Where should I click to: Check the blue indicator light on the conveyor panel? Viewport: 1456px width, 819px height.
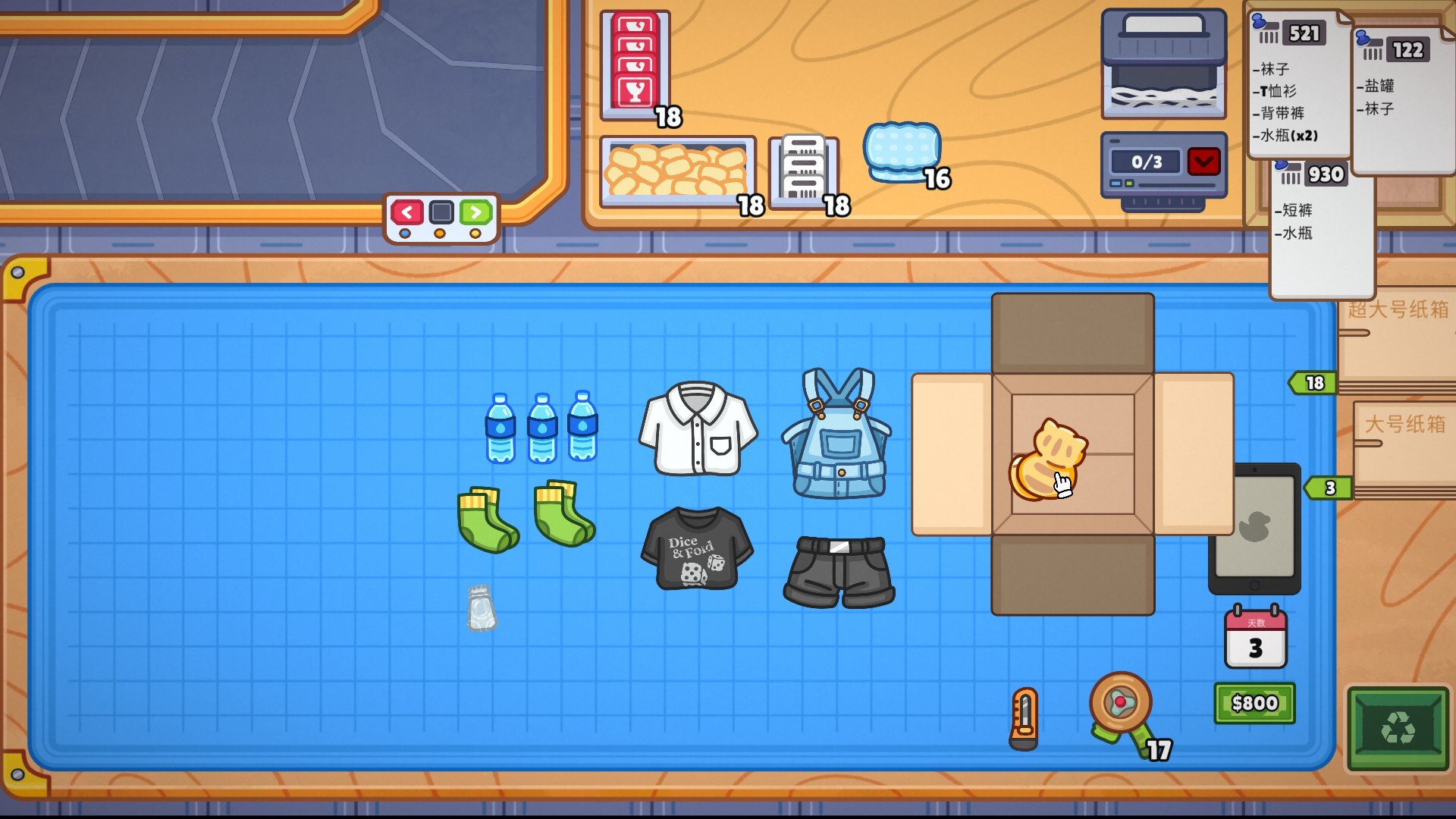click(406, 234)
